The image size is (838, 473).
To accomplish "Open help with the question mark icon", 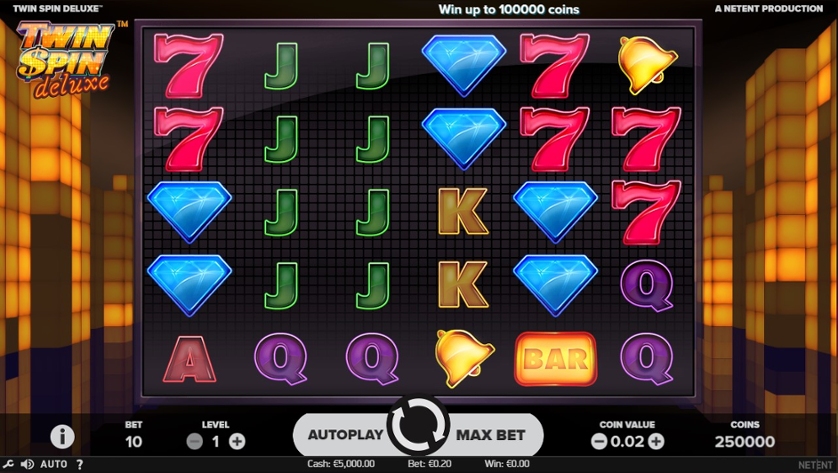I will pyautogui.click(x=80, y=465).
